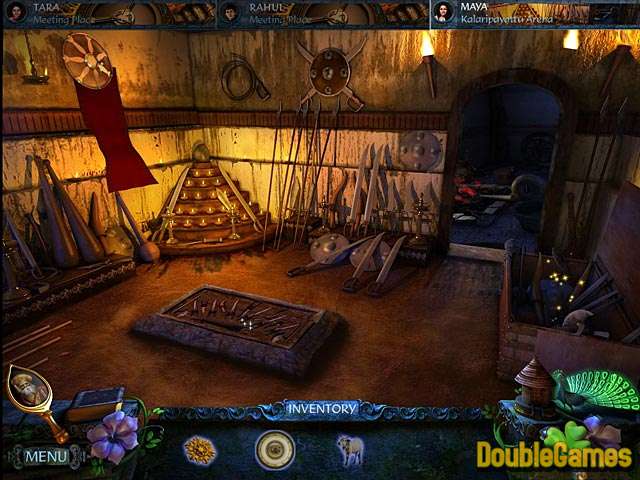Open the game Menu
Screen dimensions: 640x480
tap(46, 456)
